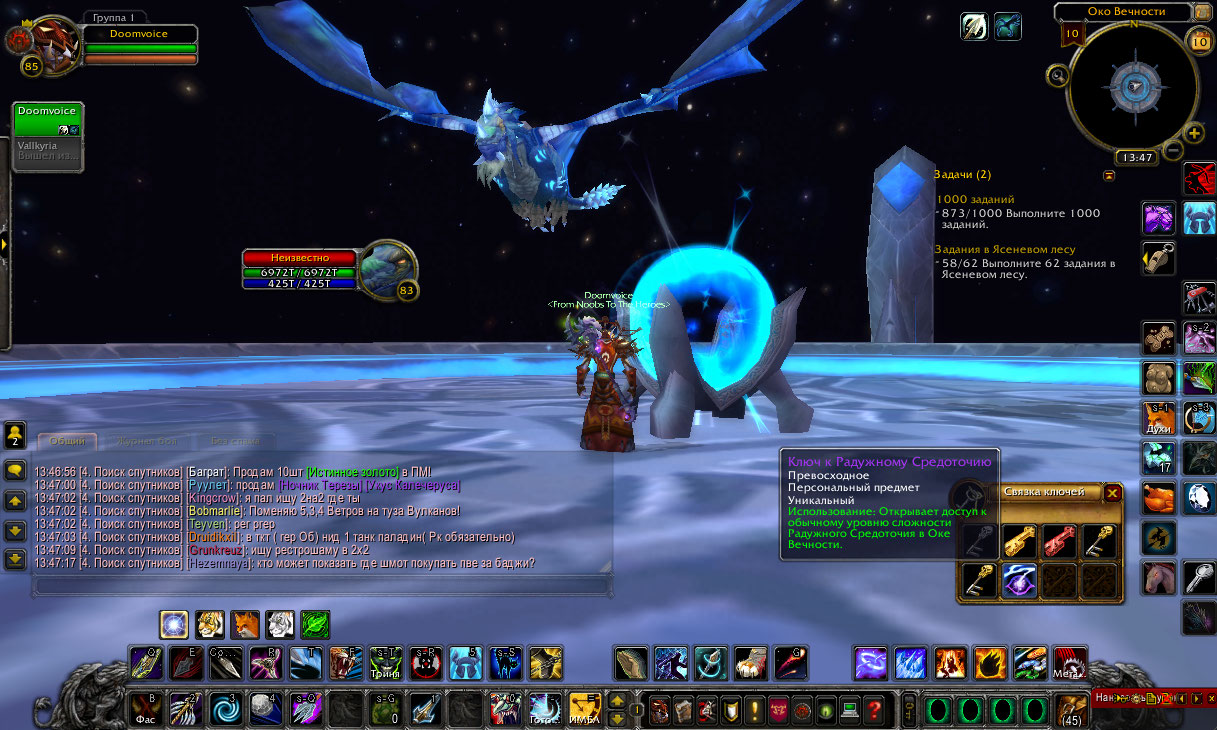Activate the green leaf aspect icon
This screenshot has width=1217, height=730.
[315, 625]
